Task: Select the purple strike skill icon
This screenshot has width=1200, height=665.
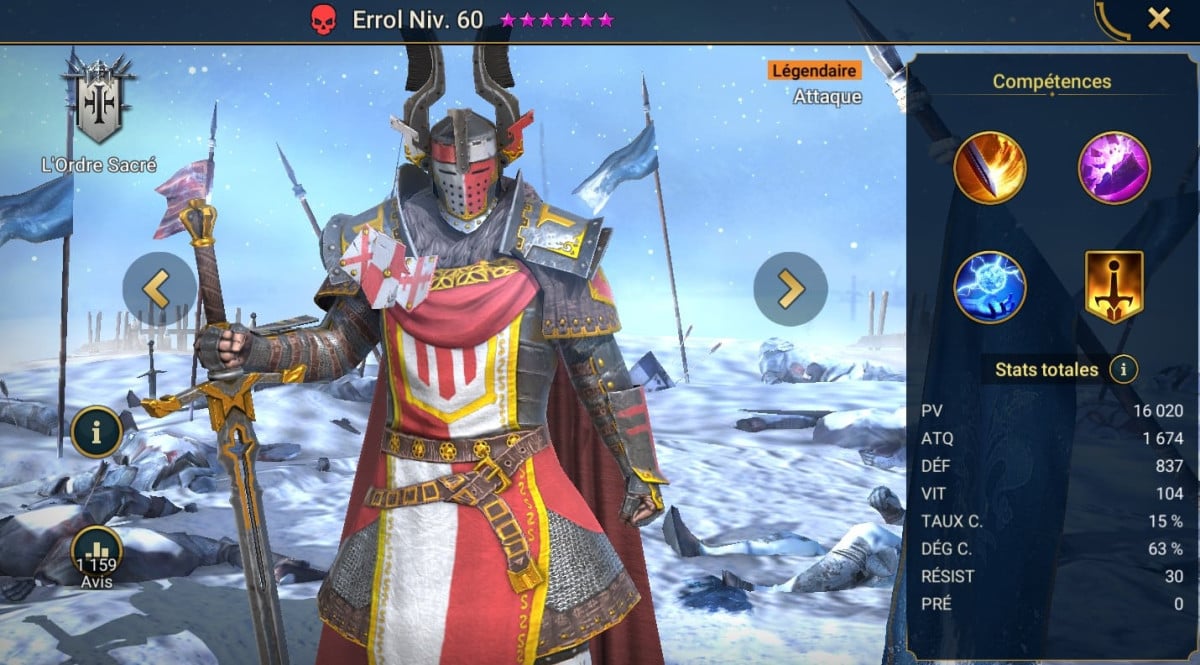Action: [x=1114, y=168]
